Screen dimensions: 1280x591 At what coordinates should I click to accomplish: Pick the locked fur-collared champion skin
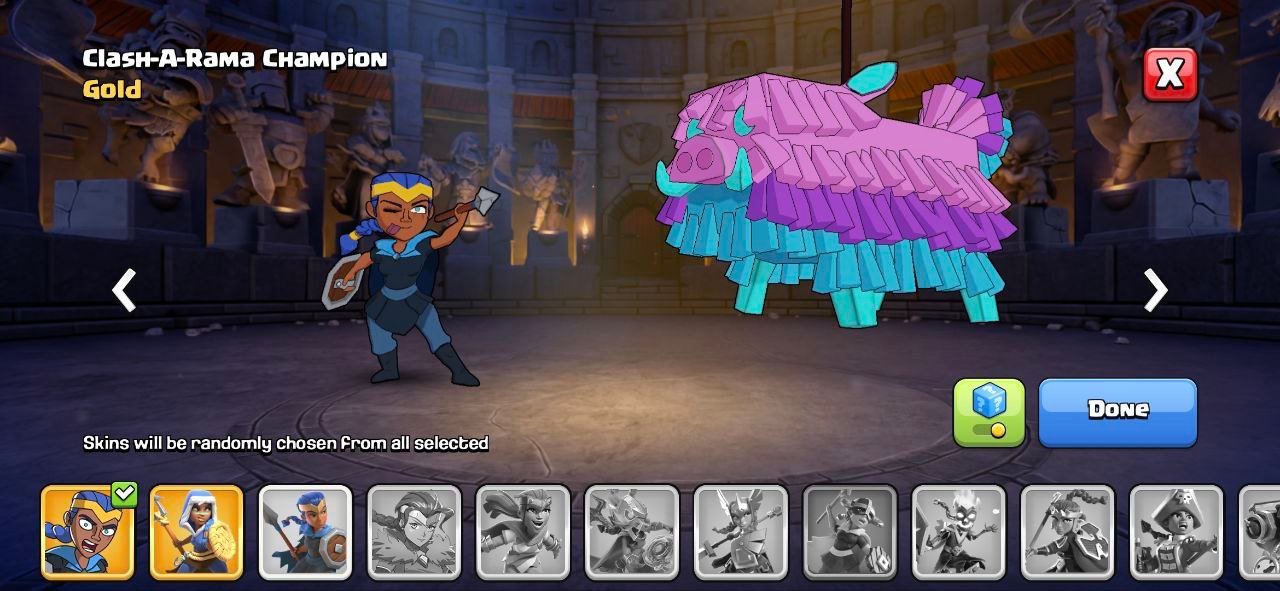(x=414, y=532)
